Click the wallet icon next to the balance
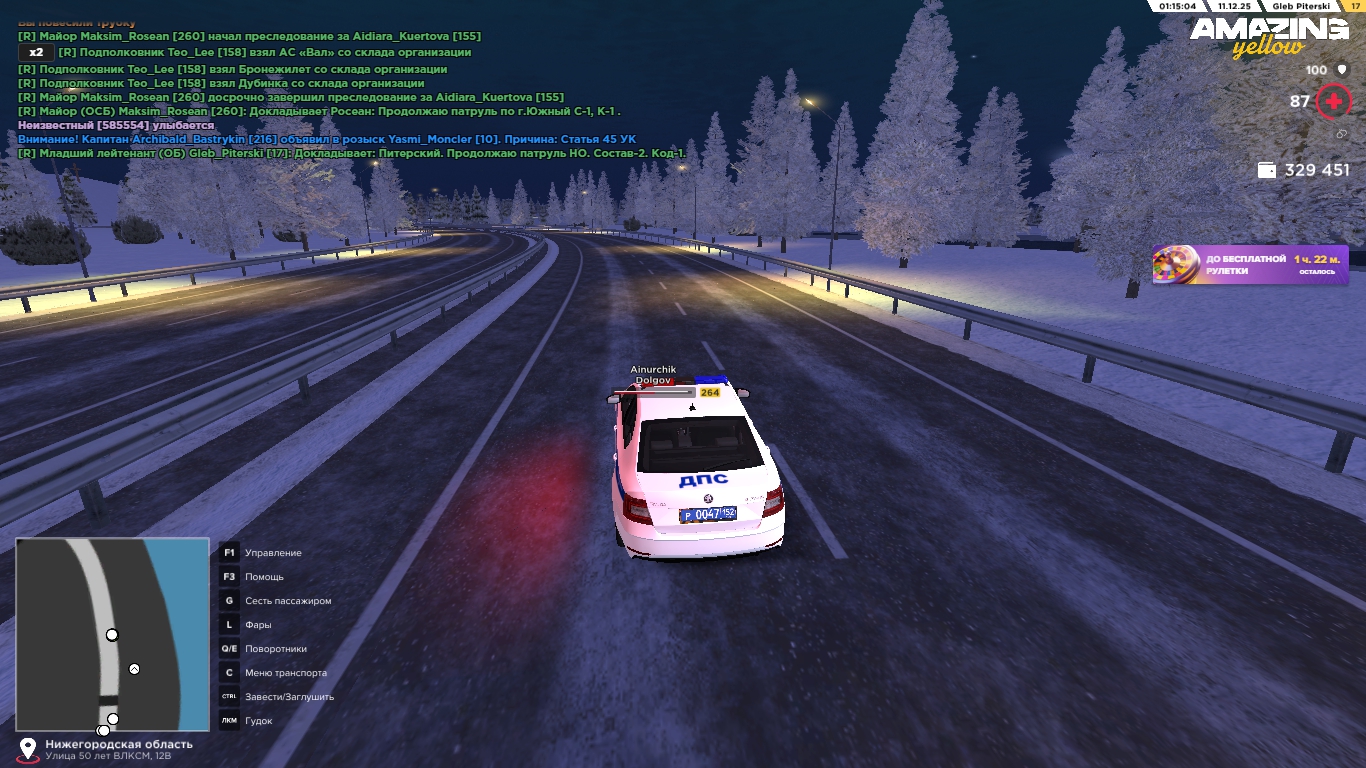 [x=1267, y=170]
